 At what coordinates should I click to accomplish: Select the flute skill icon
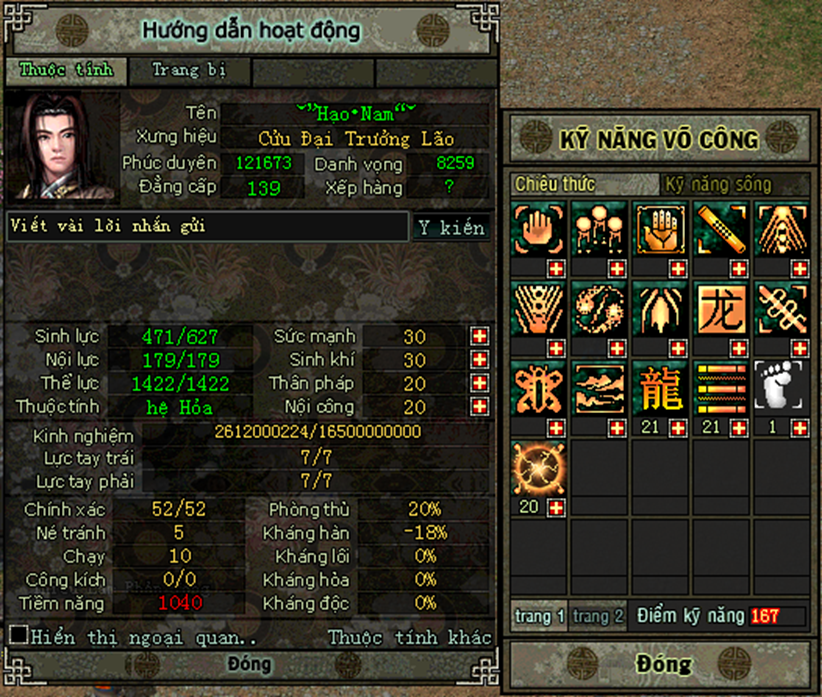point(721,229)
